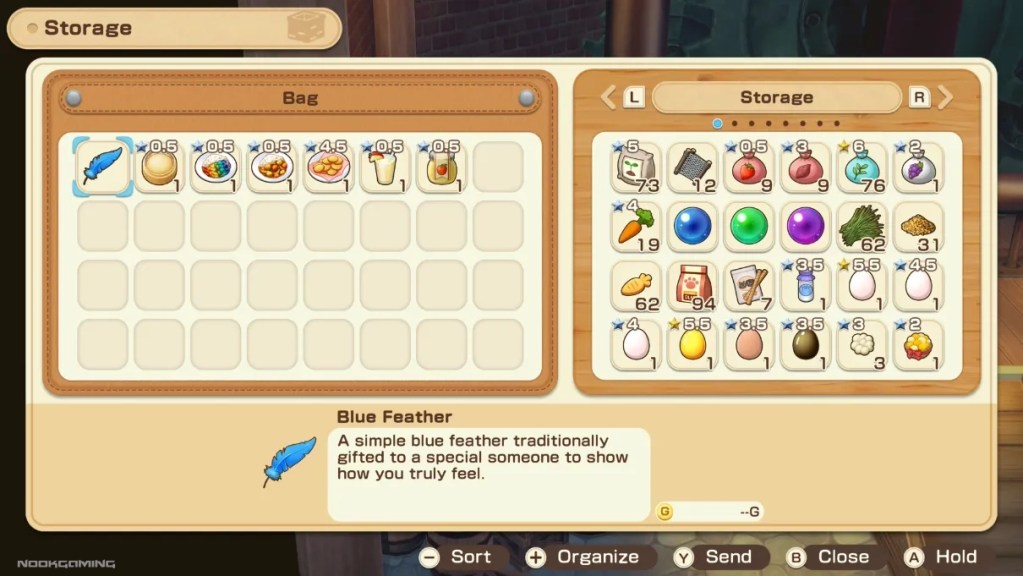The height and width of the screenshot is (576, 1023).
Task: Select the grape seed bag
Action: pyautogui.click(x=917, y=168)
